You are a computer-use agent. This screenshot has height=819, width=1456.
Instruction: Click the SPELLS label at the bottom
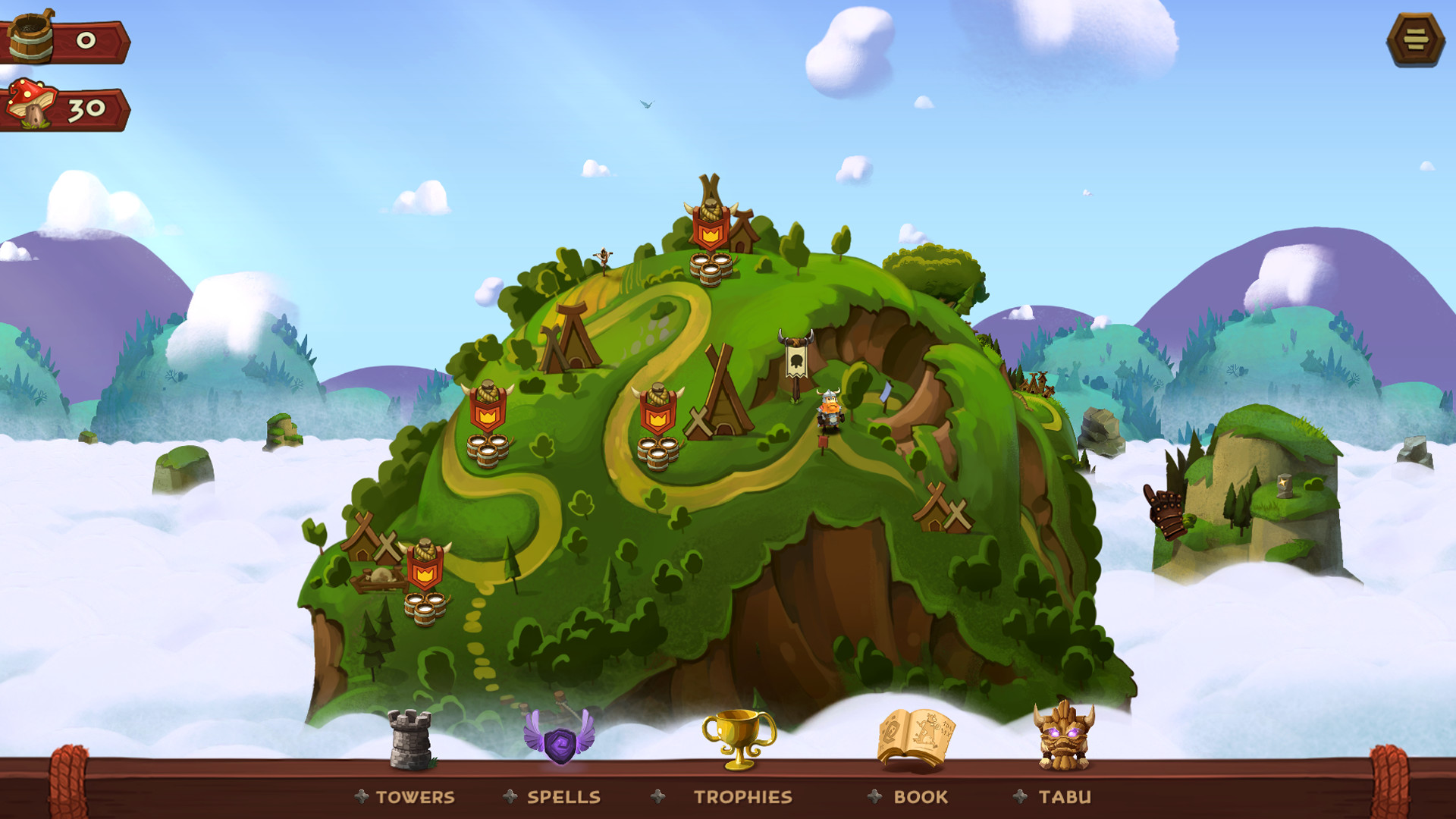tap(563, 798)
